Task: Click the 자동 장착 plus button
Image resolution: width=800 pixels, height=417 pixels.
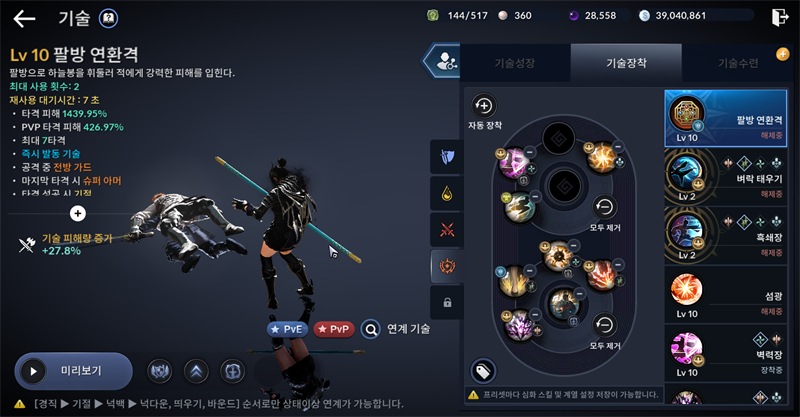Action: point(484,105)
